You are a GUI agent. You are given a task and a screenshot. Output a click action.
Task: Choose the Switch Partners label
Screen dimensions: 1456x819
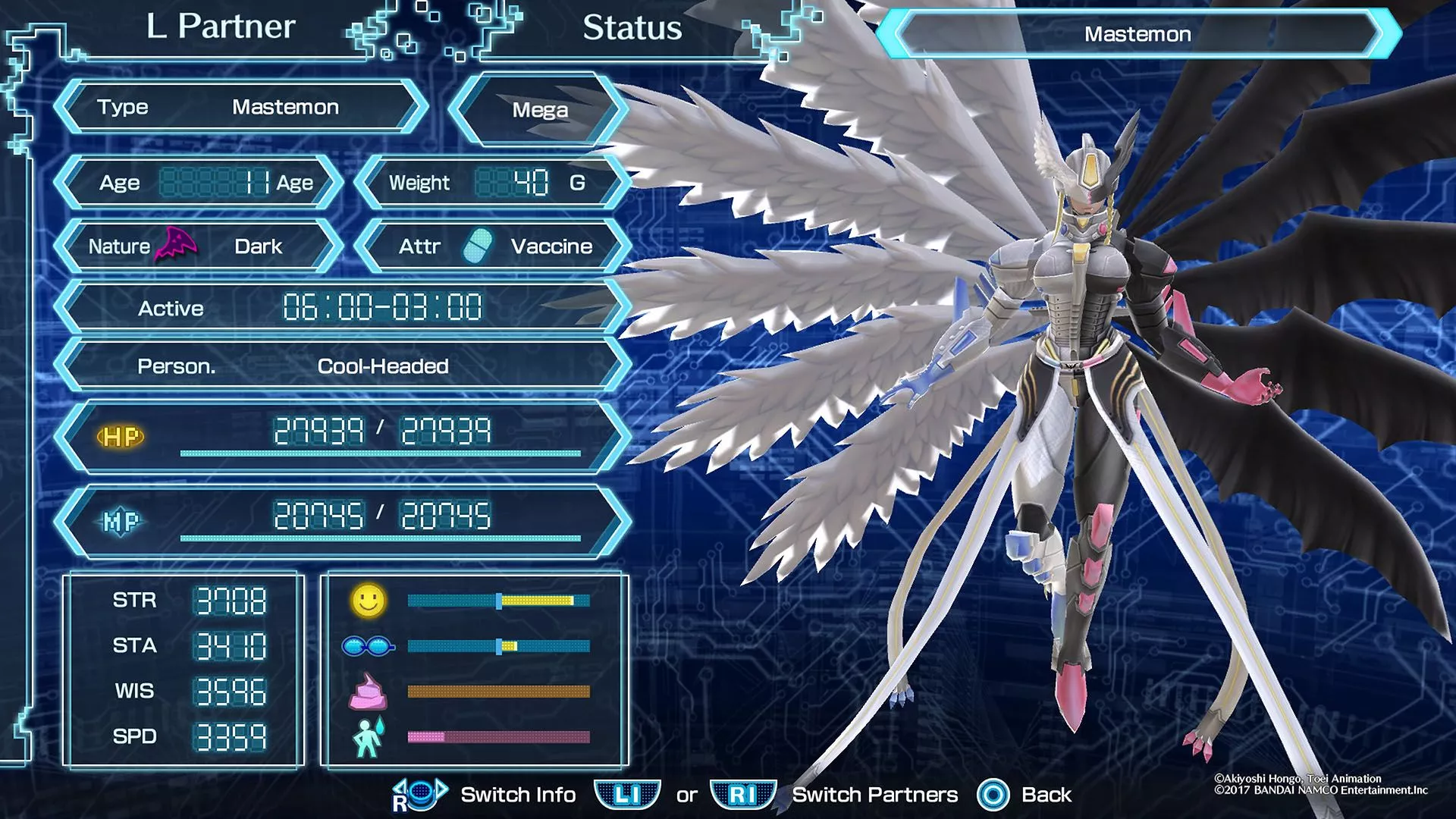tap(875, 795)
